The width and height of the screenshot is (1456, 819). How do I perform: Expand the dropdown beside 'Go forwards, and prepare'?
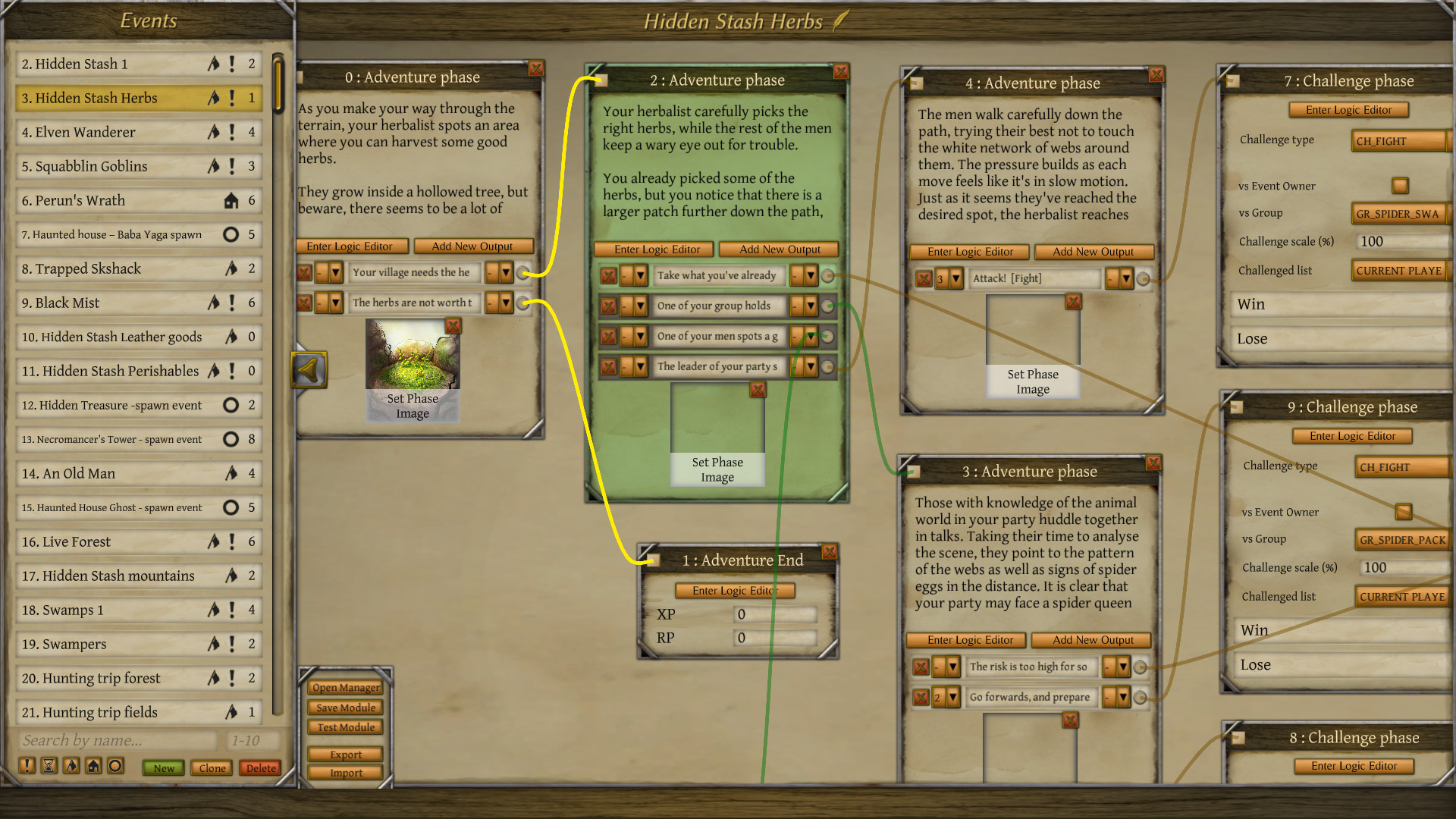tap(1125, 697)
